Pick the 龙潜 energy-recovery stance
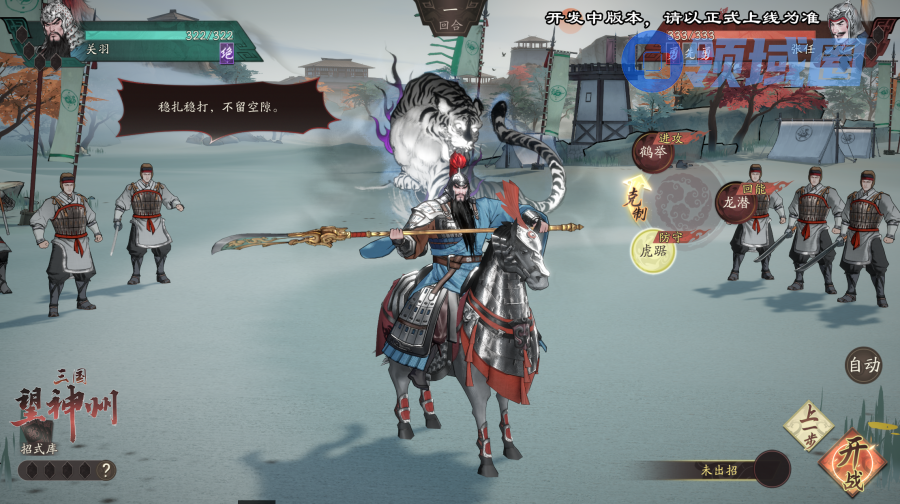This screenshot has width=900, height=504. pos(736,203)
